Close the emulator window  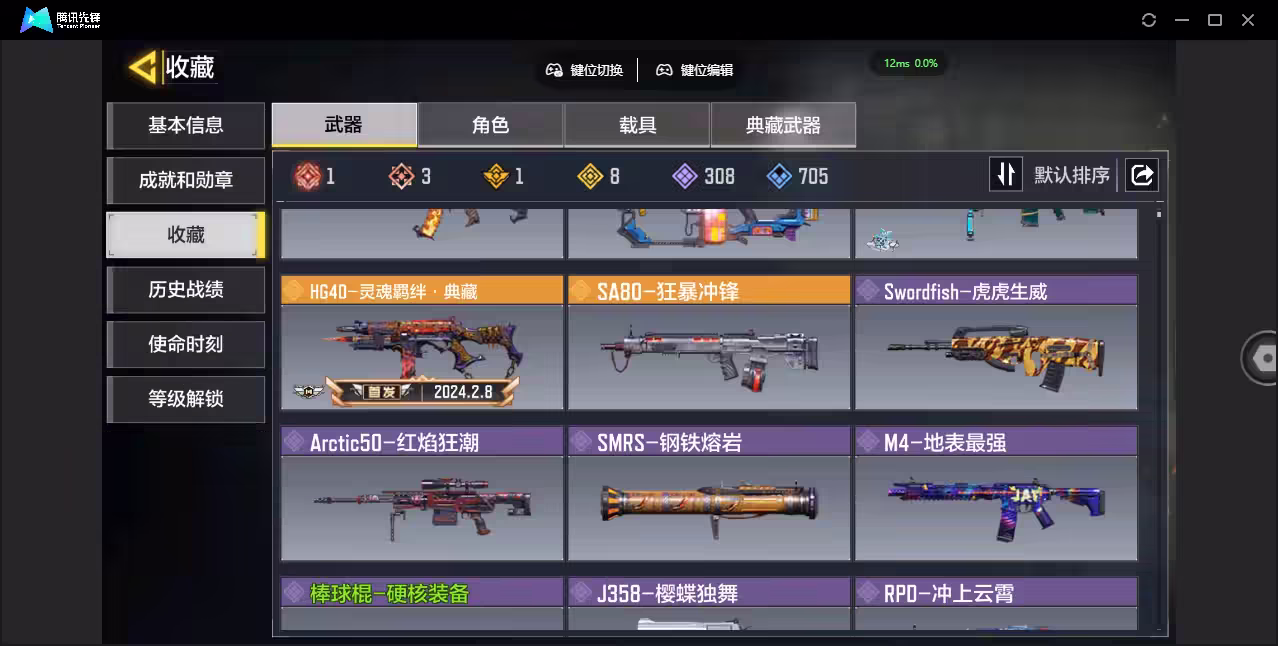pyautogui.click(x=1248, y=20)
